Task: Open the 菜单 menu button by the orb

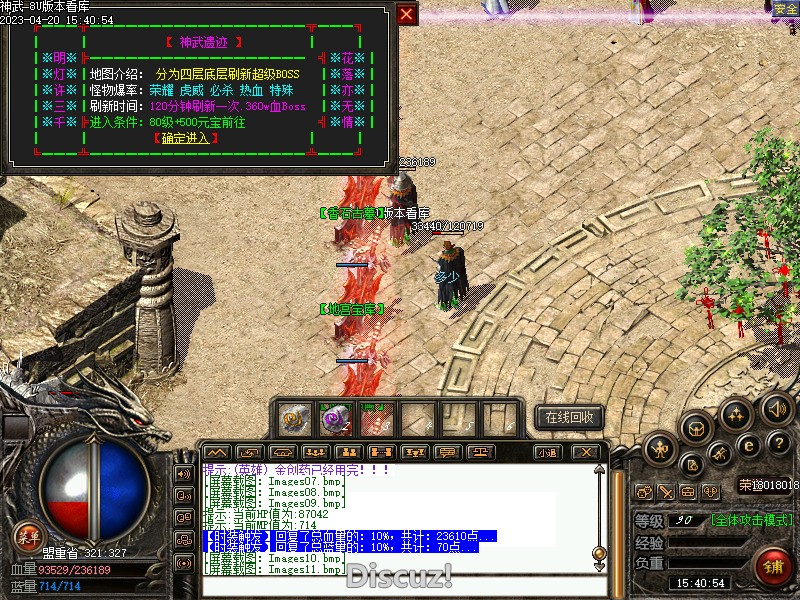Action: point(27,536)
